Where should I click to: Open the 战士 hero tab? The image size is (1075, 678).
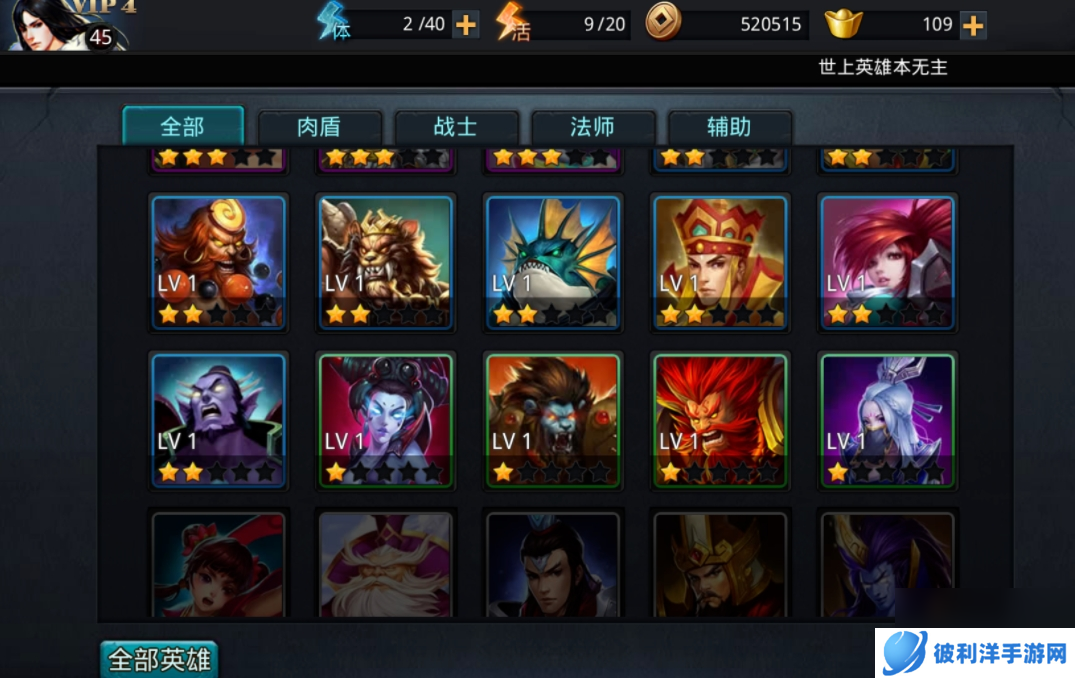pyautogui.click(x=456, y=128)
